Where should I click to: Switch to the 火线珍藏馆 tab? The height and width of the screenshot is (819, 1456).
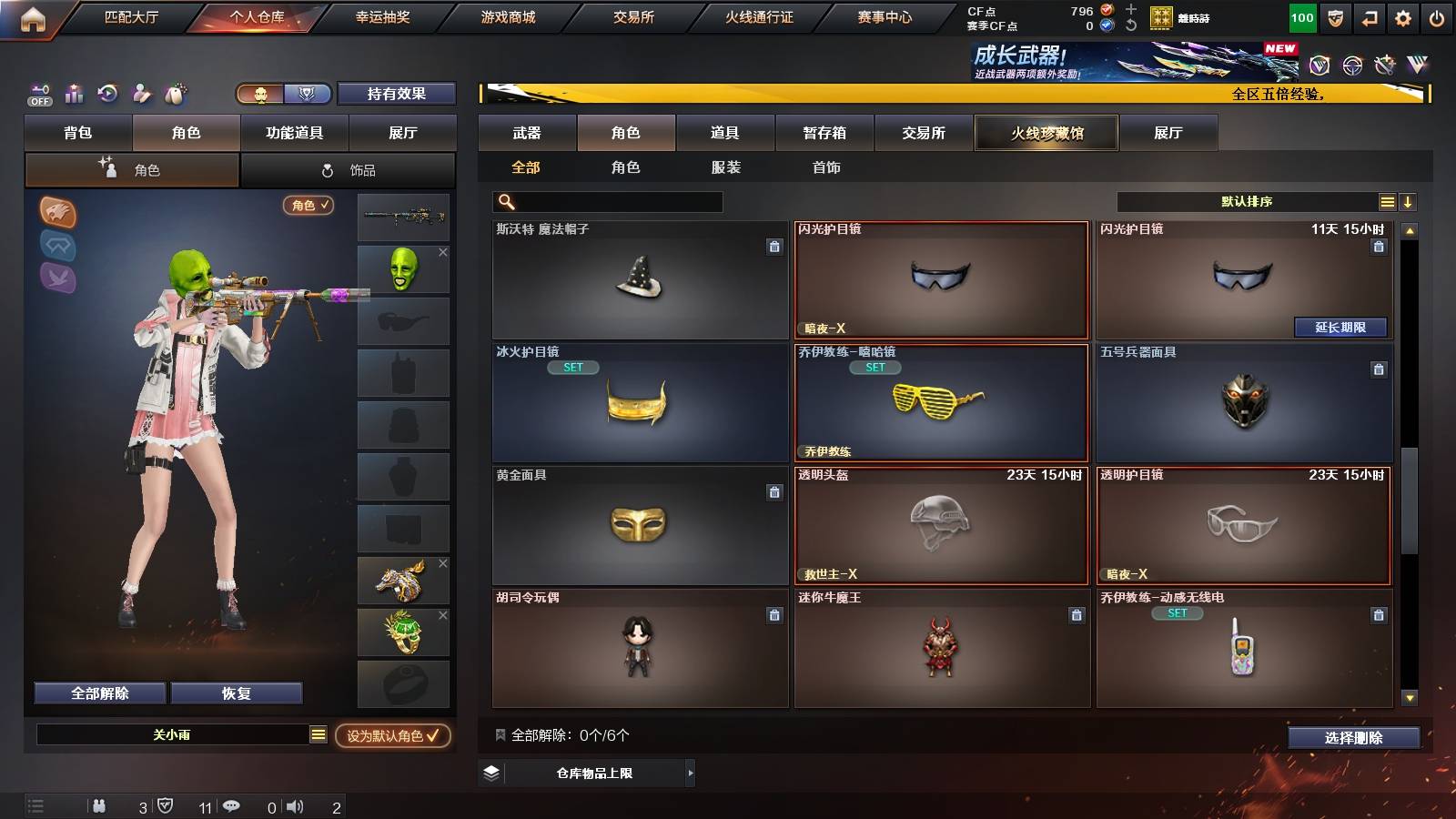(x=1046, y=133)
